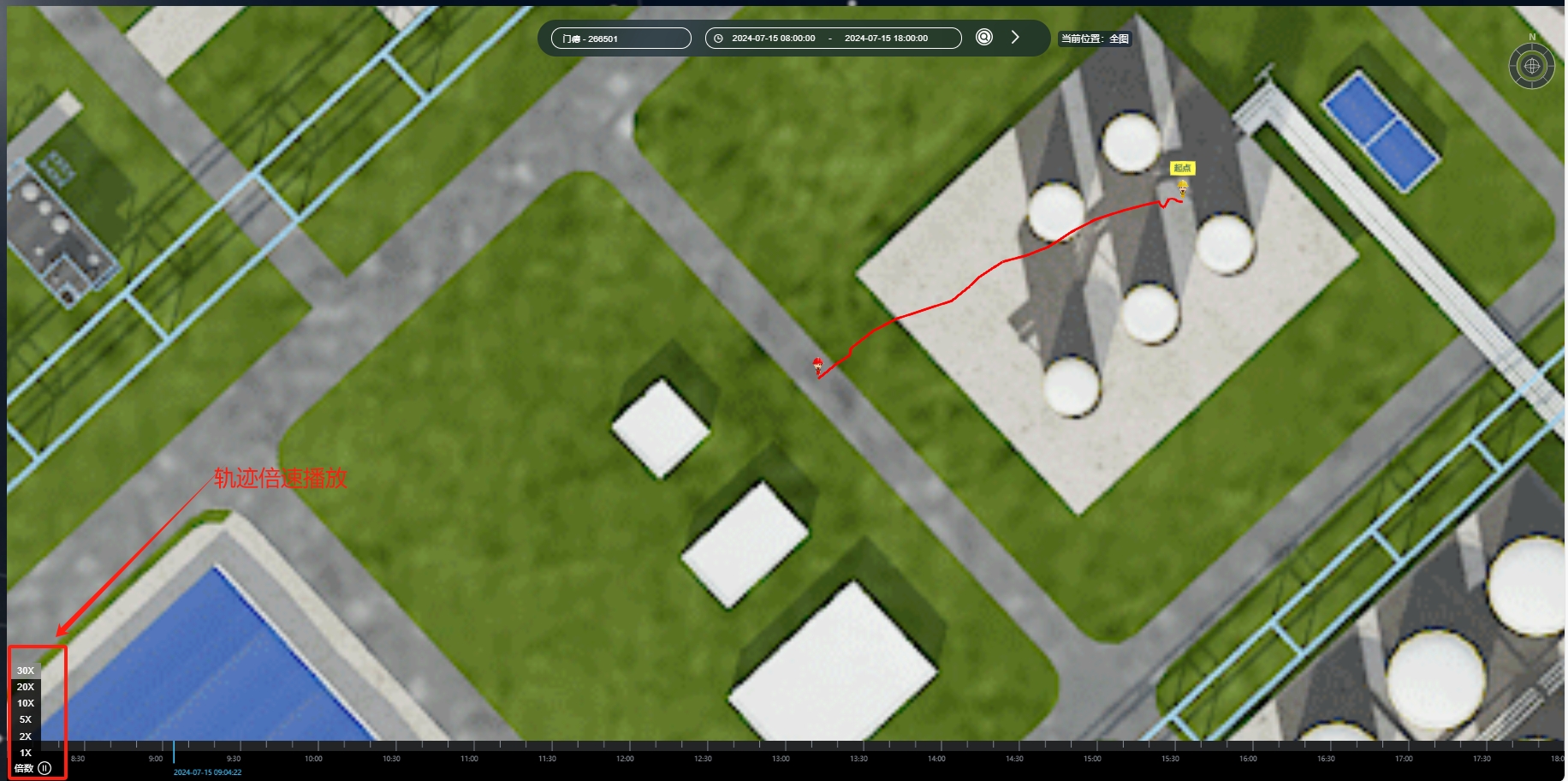The image size is (1568, 781).
Task: Jump timeline to the 12:00 mark
Action: (x=626, y=748)
